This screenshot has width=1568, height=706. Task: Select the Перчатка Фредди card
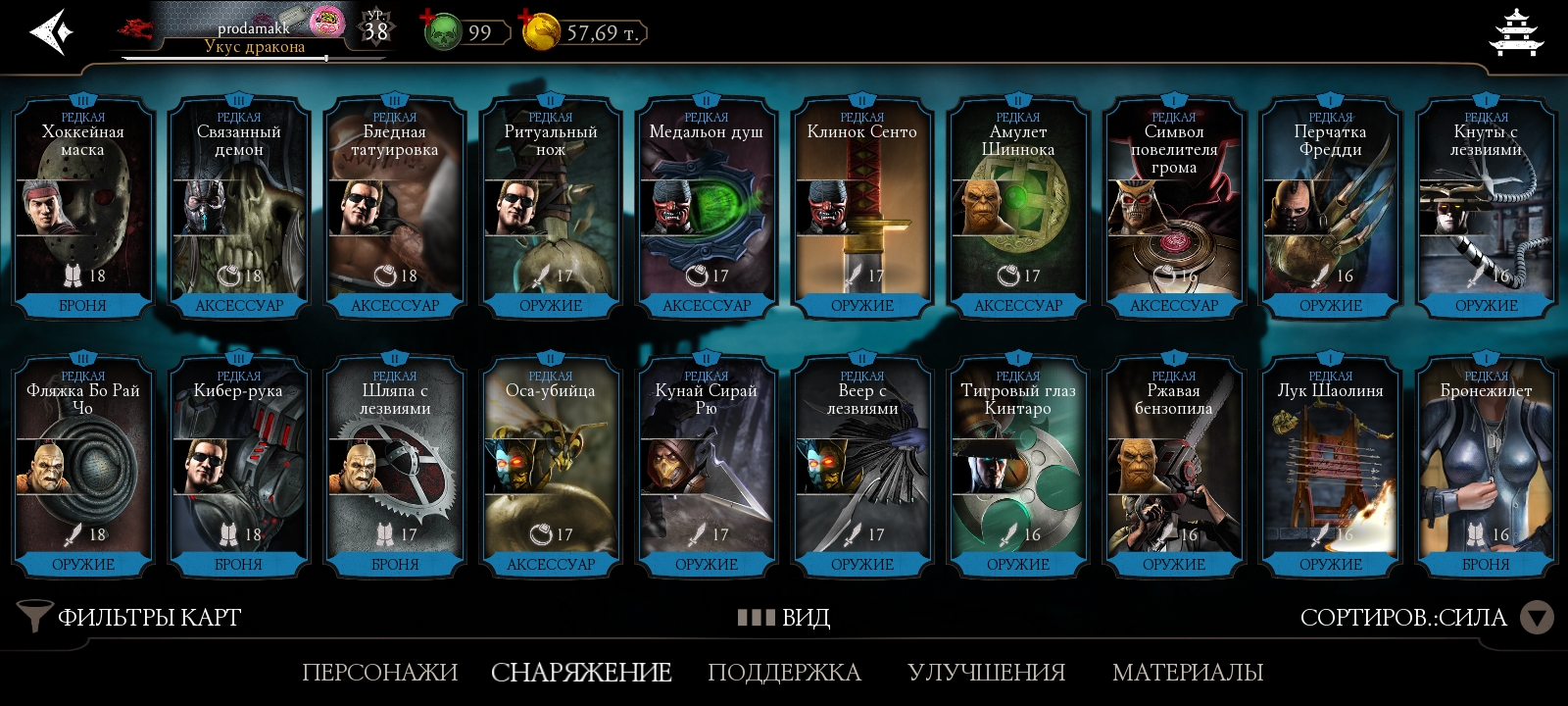click(1330, 208)
